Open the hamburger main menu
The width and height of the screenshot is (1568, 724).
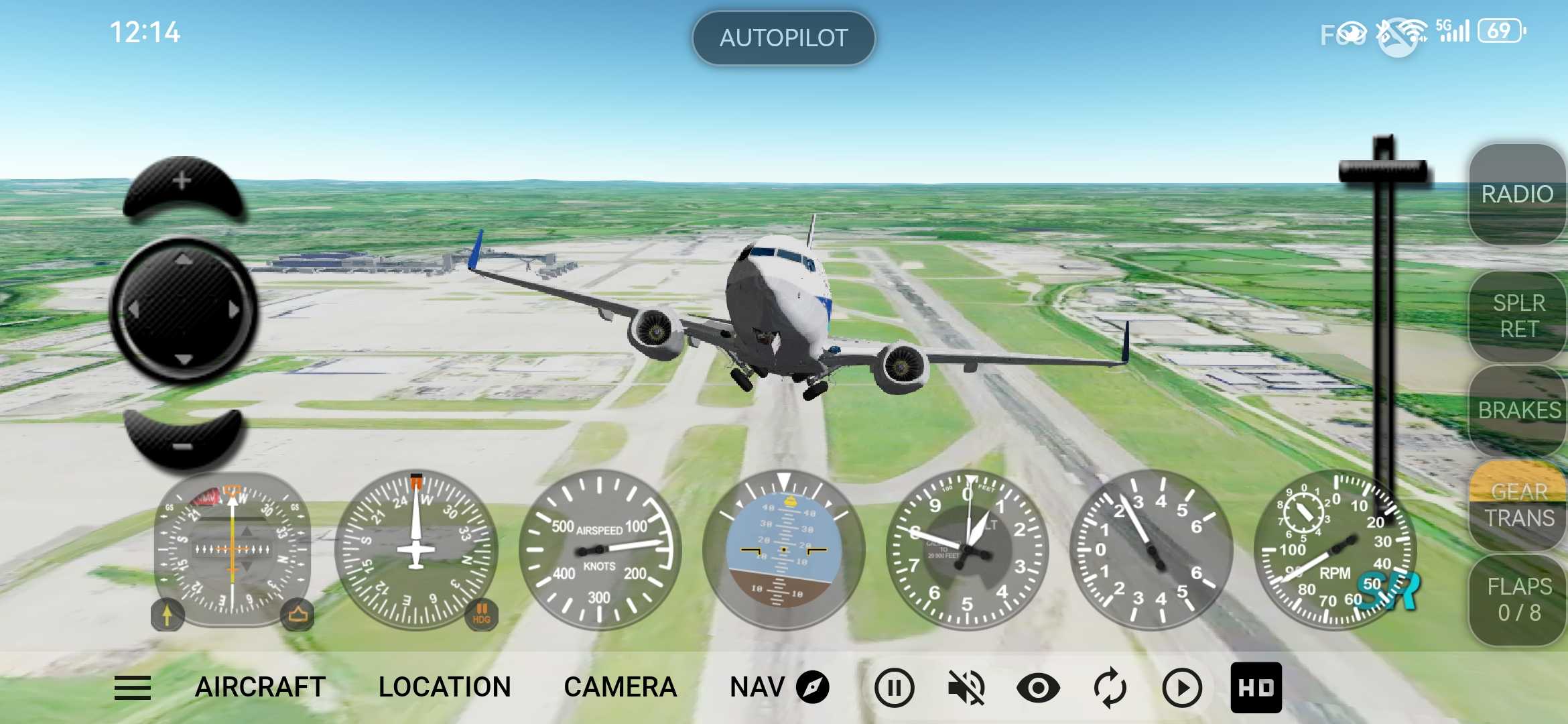coord(133,688)
